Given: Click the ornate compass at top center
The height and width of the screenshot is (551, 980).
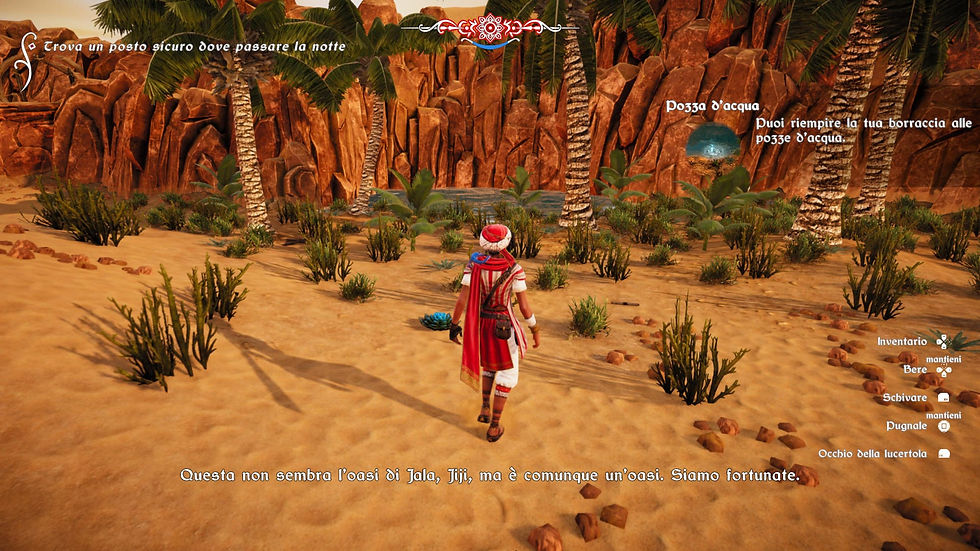Looking at the screenshot, I should tap(489, 28).
